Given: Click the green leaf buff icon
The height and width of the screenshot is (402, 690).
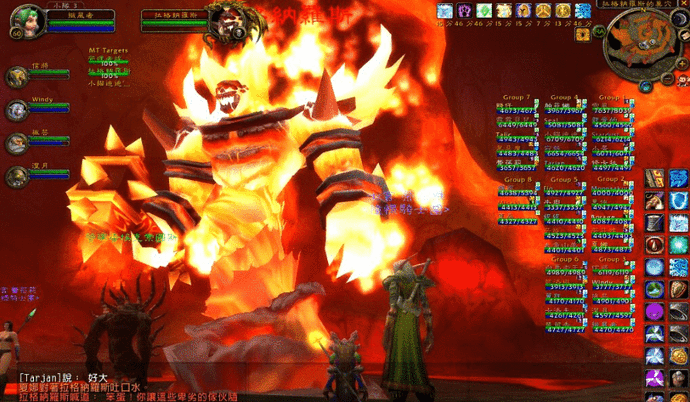Looking at the screenshot, I should pyautogui.click(x=485, y=10).
